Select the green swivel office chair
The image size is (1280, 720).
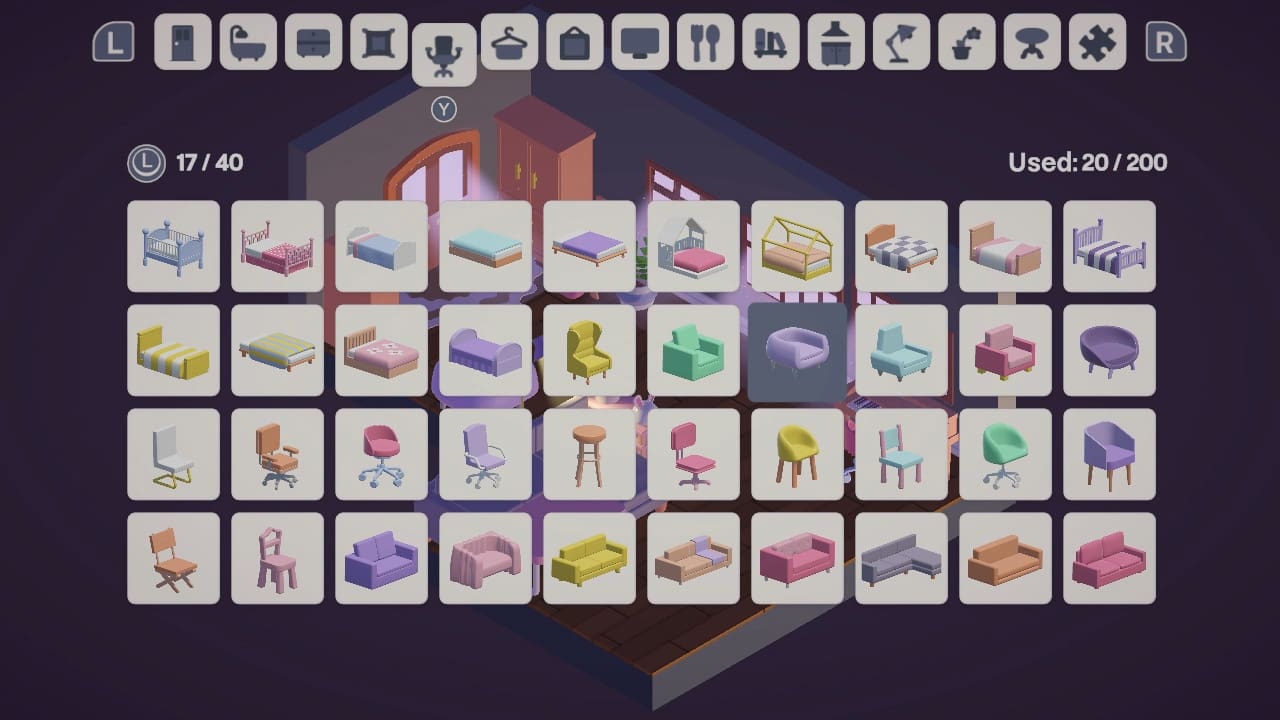(x=1005, y=455)
